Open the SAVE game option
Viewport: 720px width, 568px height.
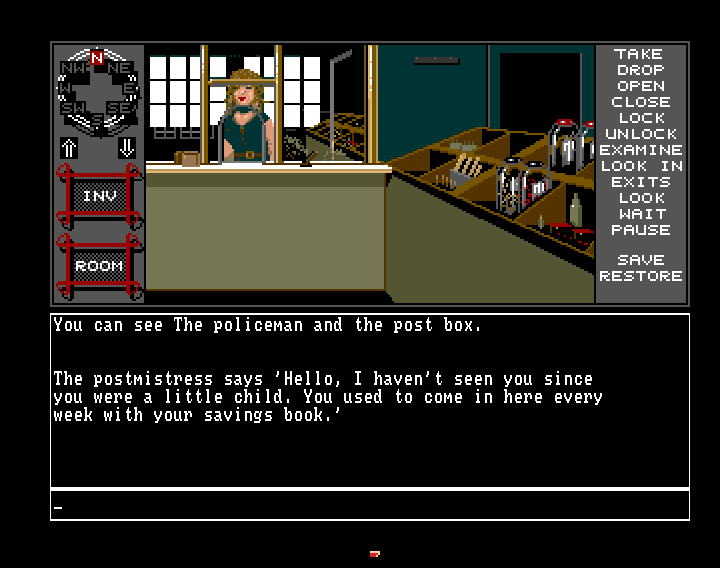click(640, 260)
